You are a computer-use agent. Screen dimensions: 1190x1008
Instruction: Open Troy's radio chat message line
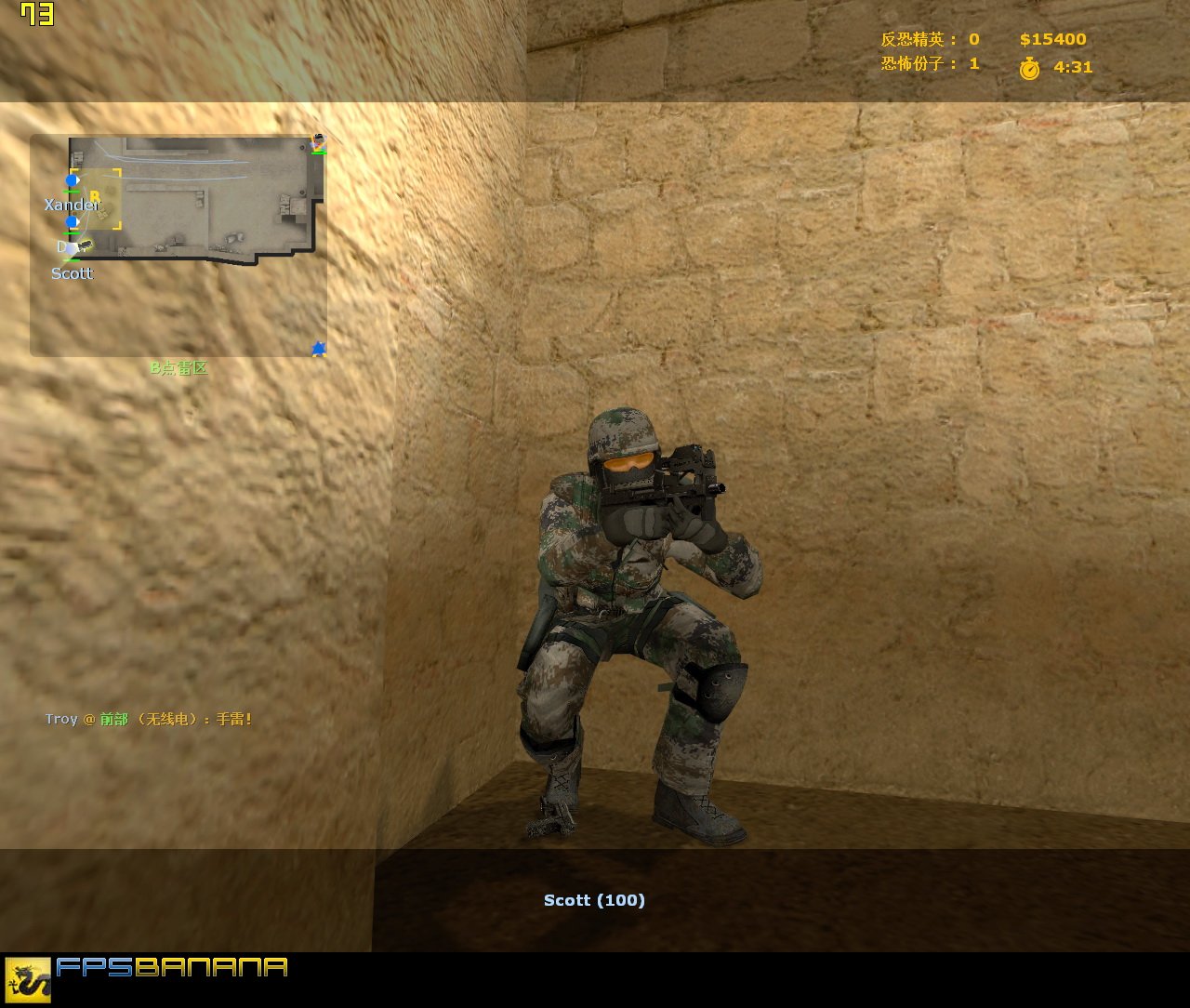[x=151, y=719]
